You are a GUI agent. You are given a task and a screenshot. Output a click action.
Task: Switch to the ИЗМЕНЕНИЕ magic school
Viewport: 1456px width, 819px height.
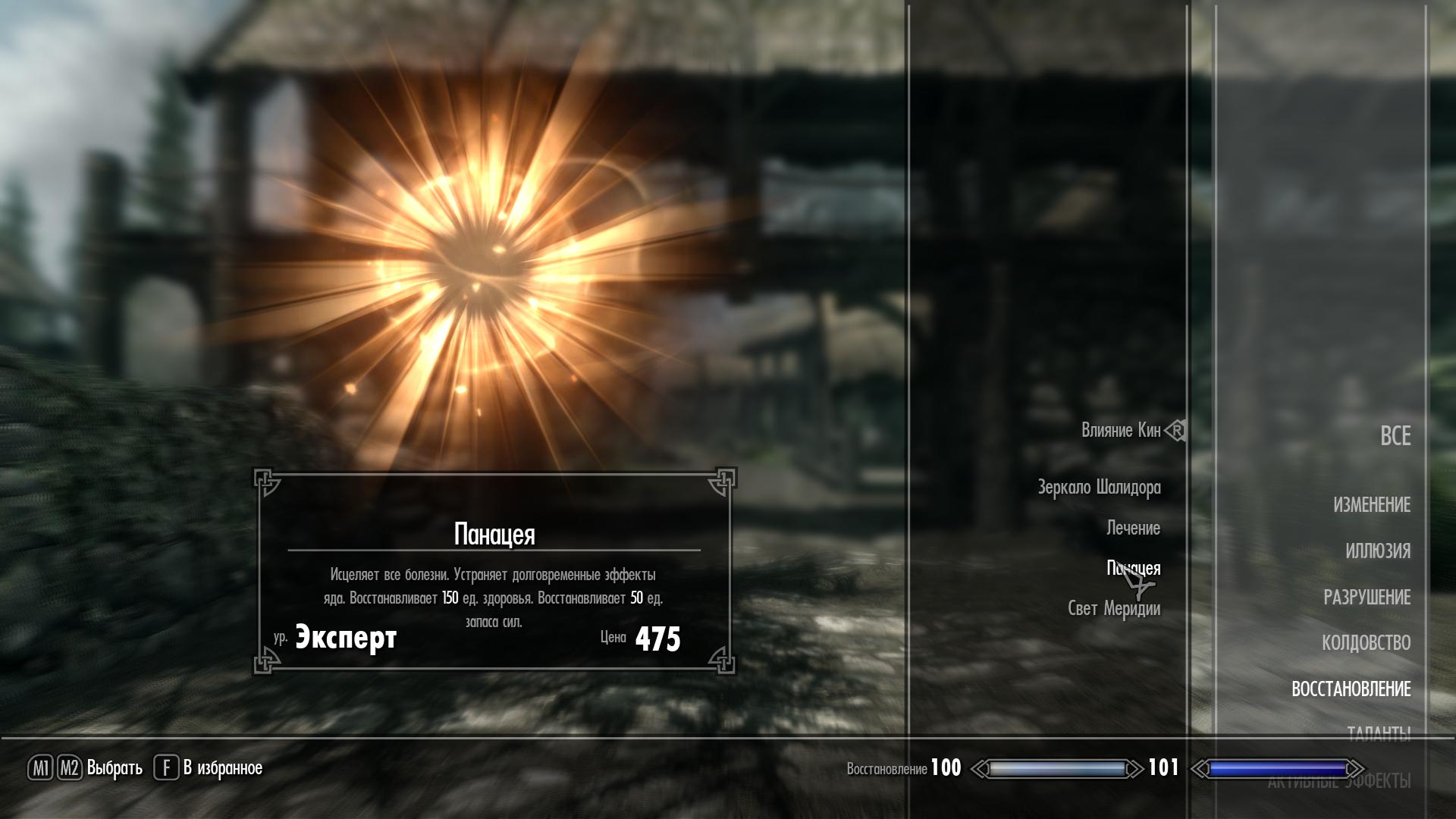(1371, 505)
